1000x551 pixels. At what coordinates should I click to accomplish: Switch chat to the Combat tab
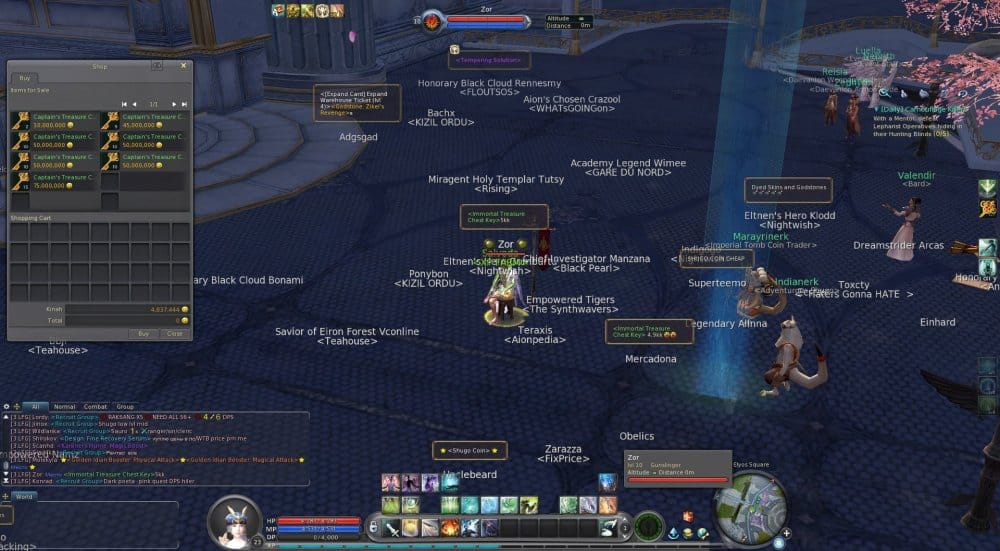coord(95,407)
